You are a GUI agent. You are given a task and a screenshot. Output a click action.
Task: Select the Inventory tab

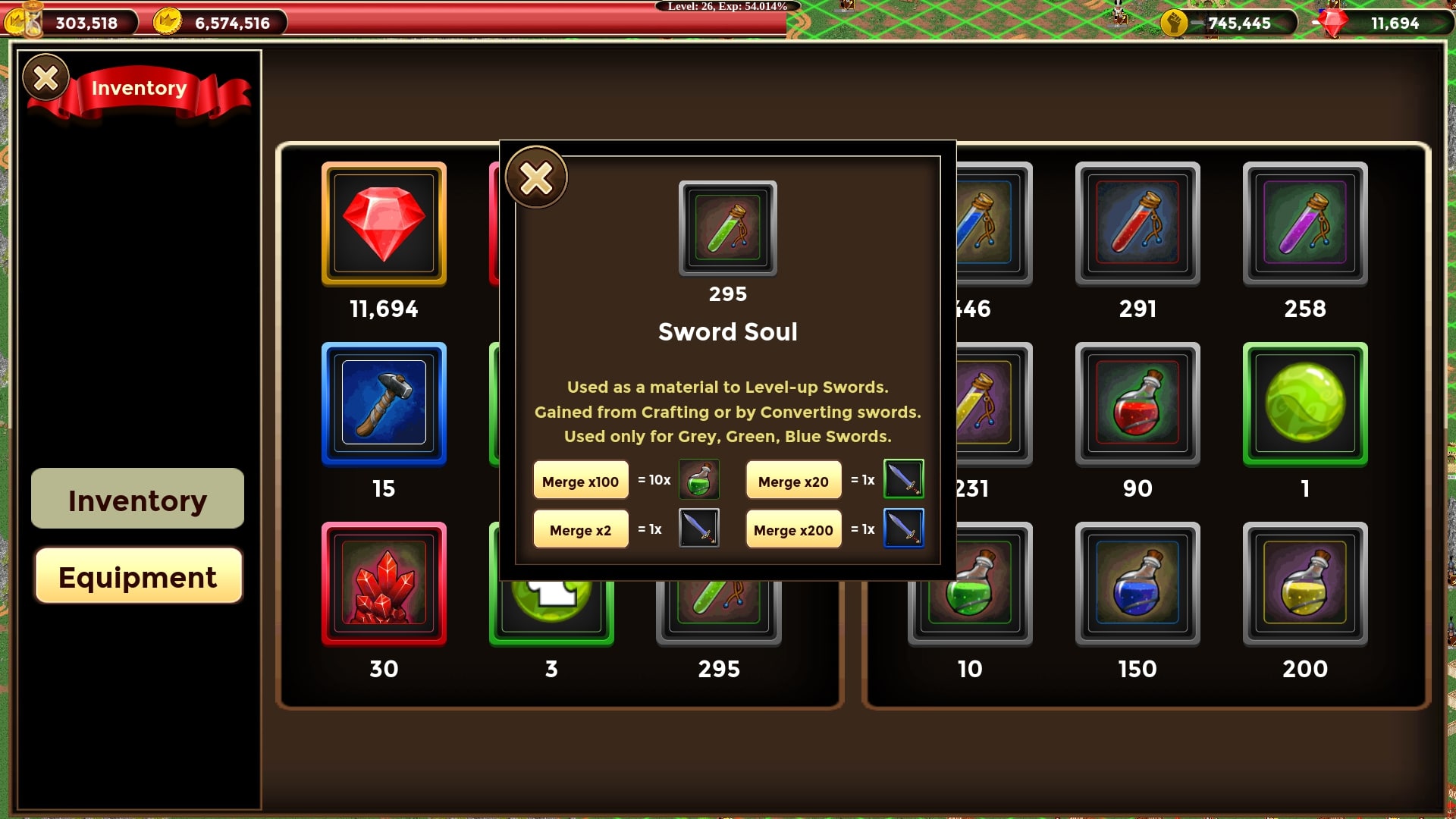click(138, 500)
